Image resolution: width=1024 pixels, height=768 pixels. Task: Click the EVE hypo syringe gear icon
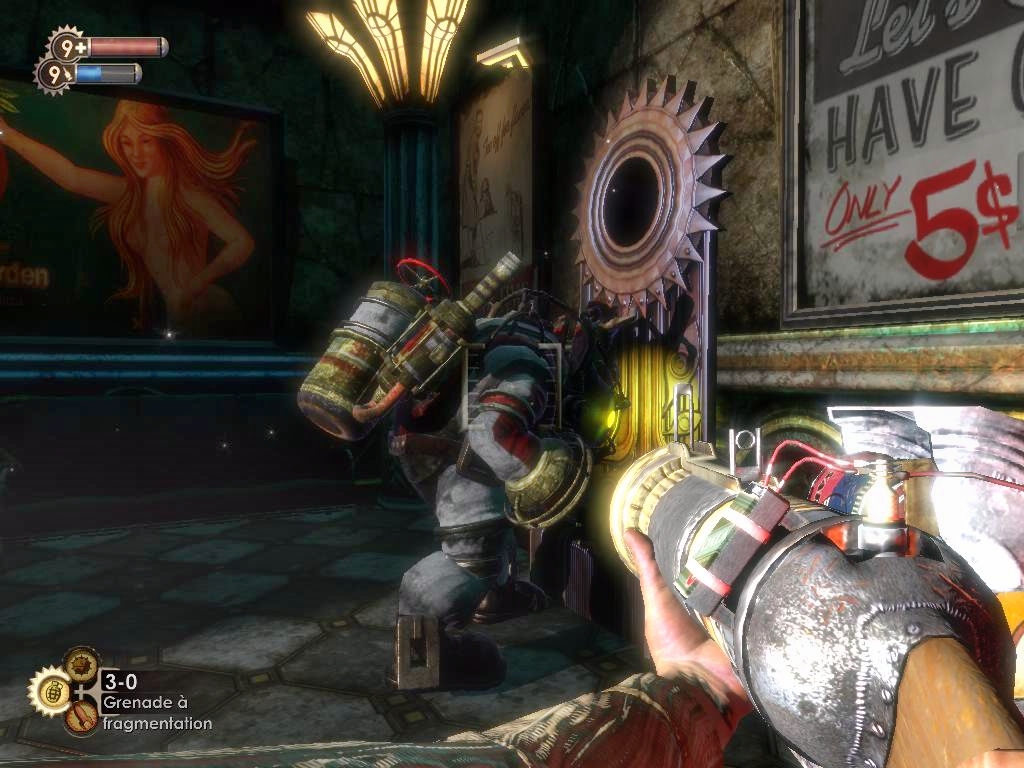53,74
